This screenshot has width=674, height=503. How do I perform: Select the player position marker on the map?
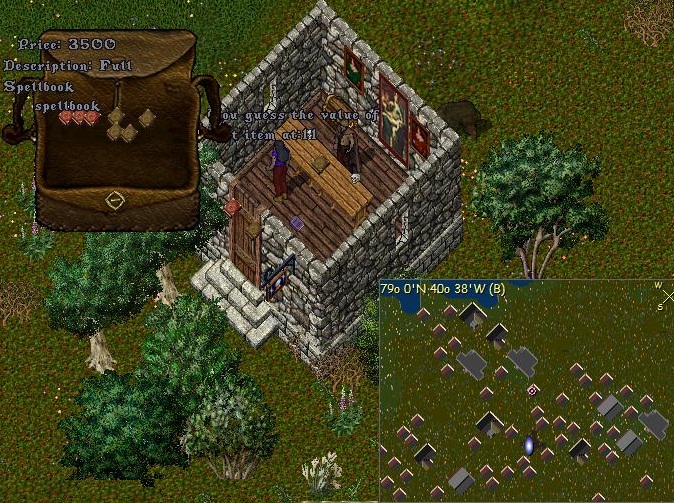(533, 390)
